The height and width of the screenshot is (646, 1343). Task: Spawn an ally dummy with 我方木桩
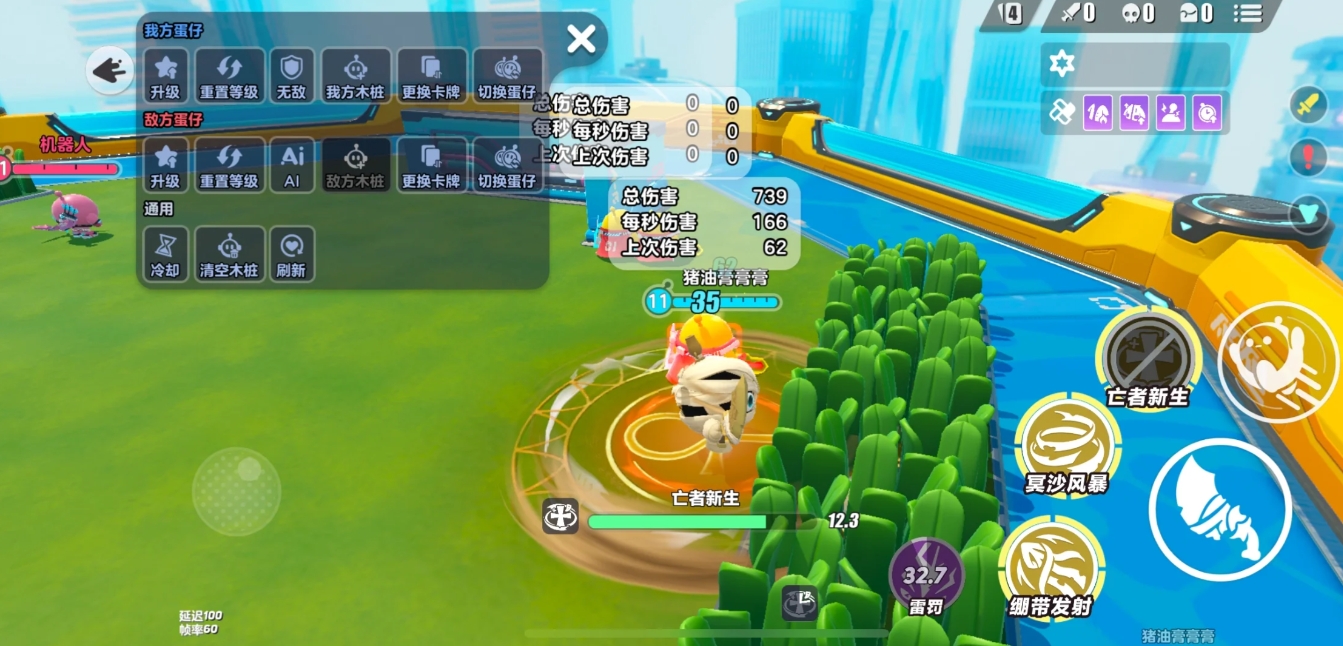coord(355,75)
